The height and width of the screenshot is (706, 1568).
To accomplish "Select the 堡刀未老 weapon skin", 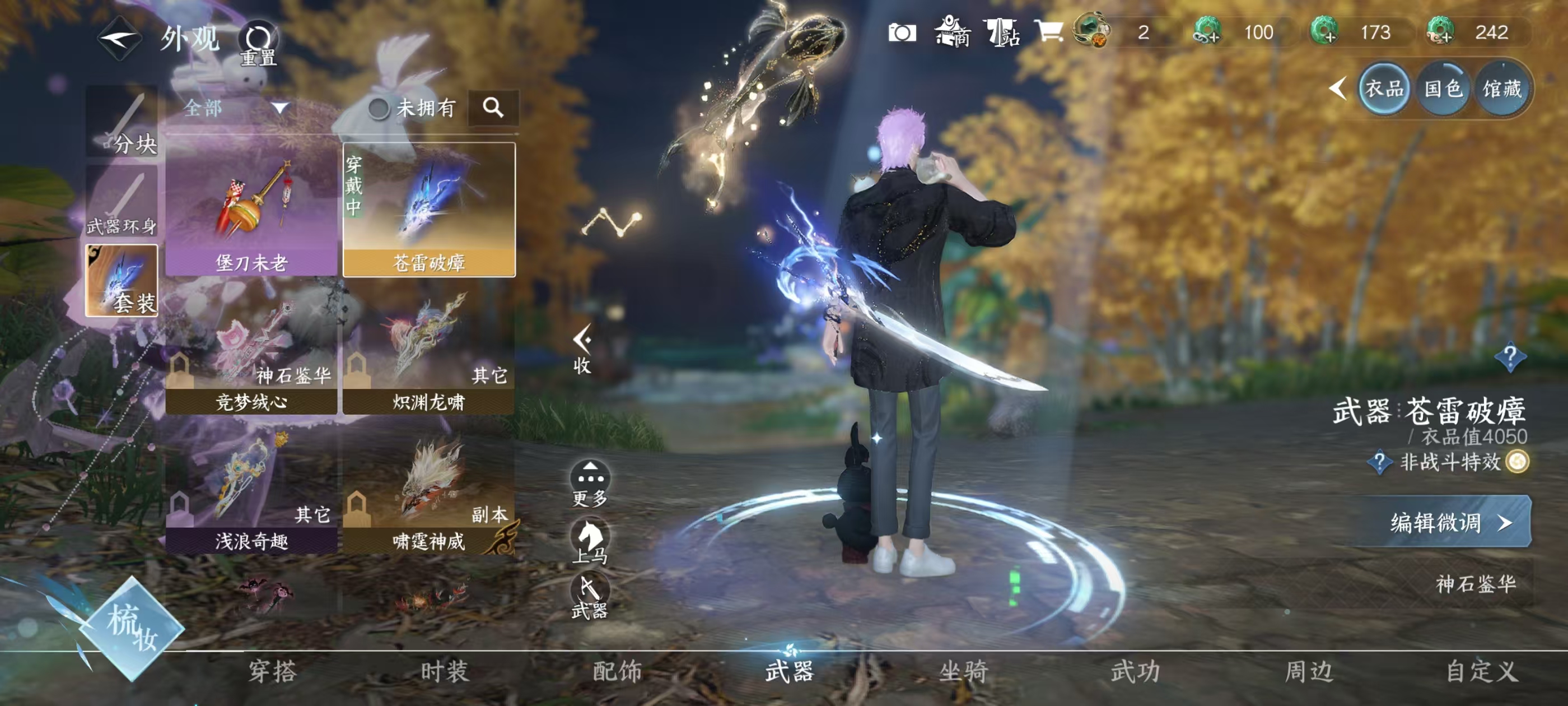I will point(251,210).
